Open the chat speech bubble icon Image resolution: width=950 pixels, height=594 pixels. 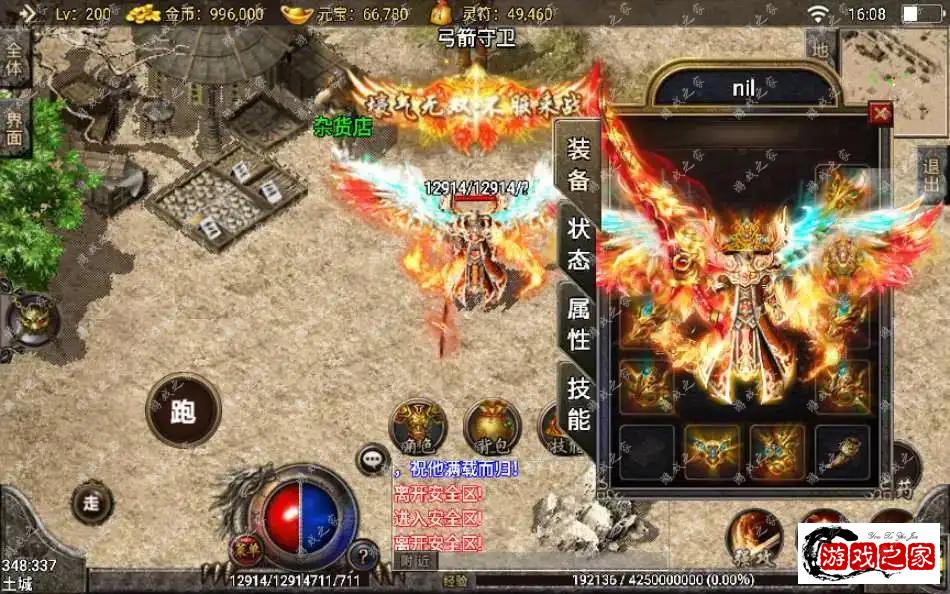[x=373, y=459]
